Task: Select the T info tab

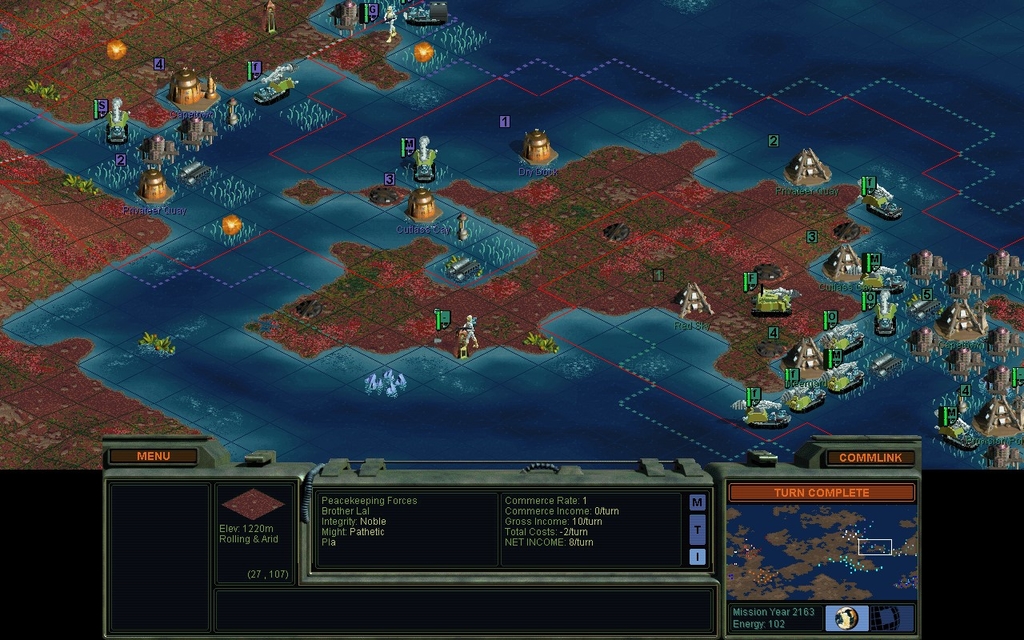Action: [x=697, y=529]
